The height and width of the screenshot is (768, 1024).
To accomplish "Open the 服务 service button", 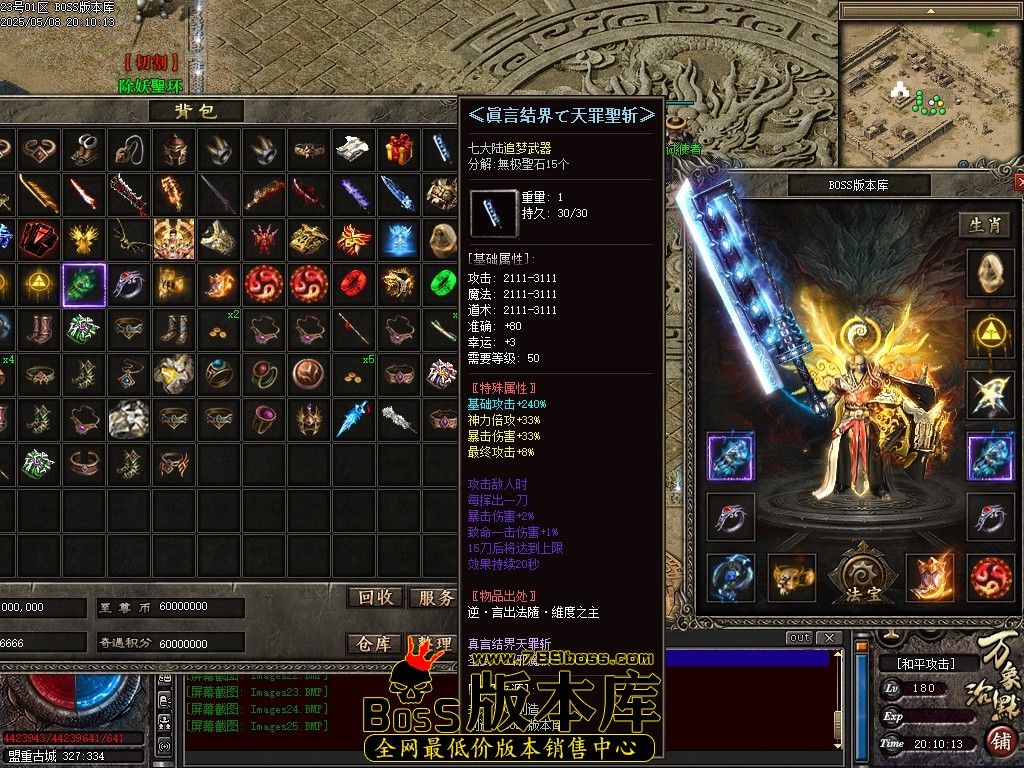I will click(435, 597).
